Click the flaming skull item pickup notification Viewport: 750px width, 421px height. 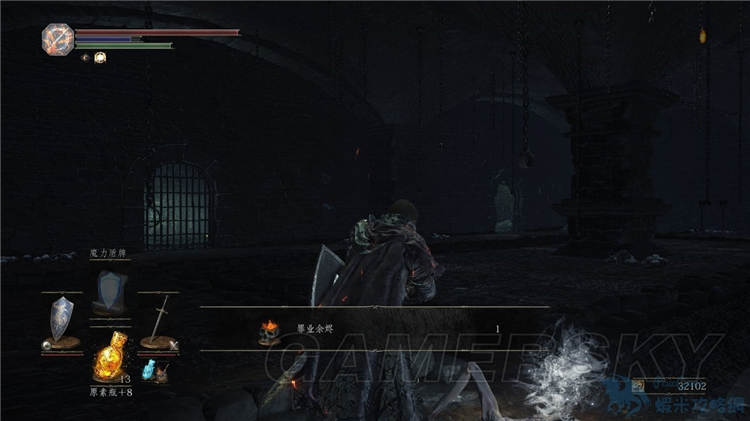point(268,329)
